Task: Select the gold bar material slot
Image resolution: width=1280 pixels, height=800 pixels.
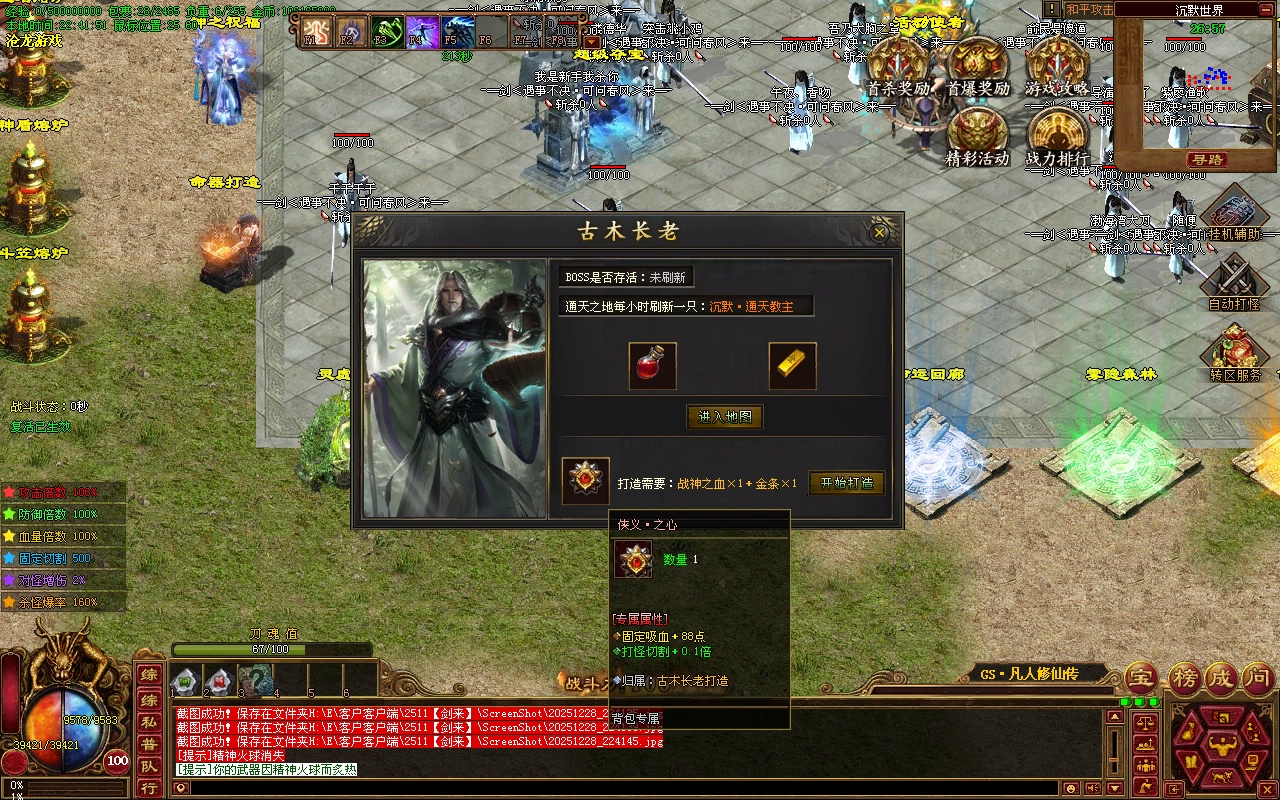Action: click(x=792, y=366)
